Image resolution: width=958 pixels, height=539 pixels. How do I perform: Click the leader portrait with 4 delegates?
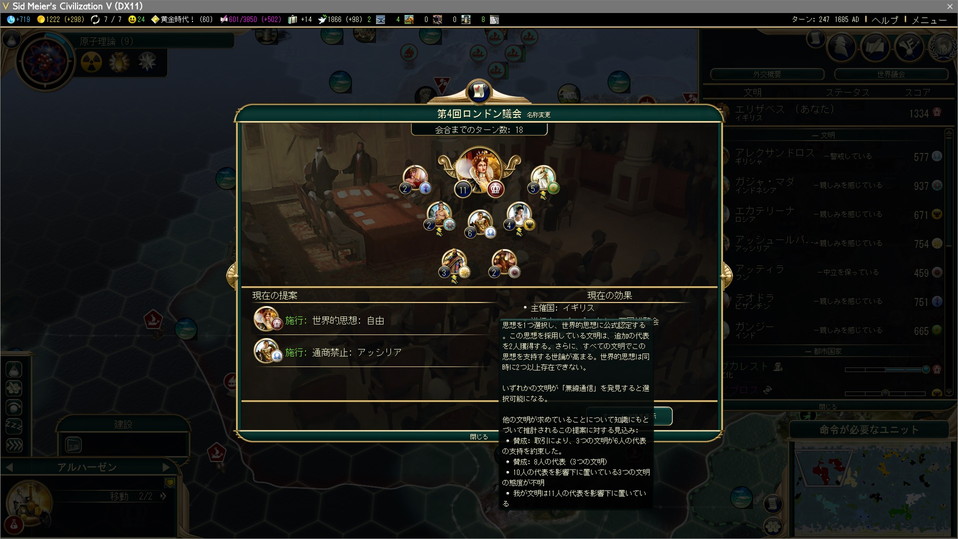point(518,214)
